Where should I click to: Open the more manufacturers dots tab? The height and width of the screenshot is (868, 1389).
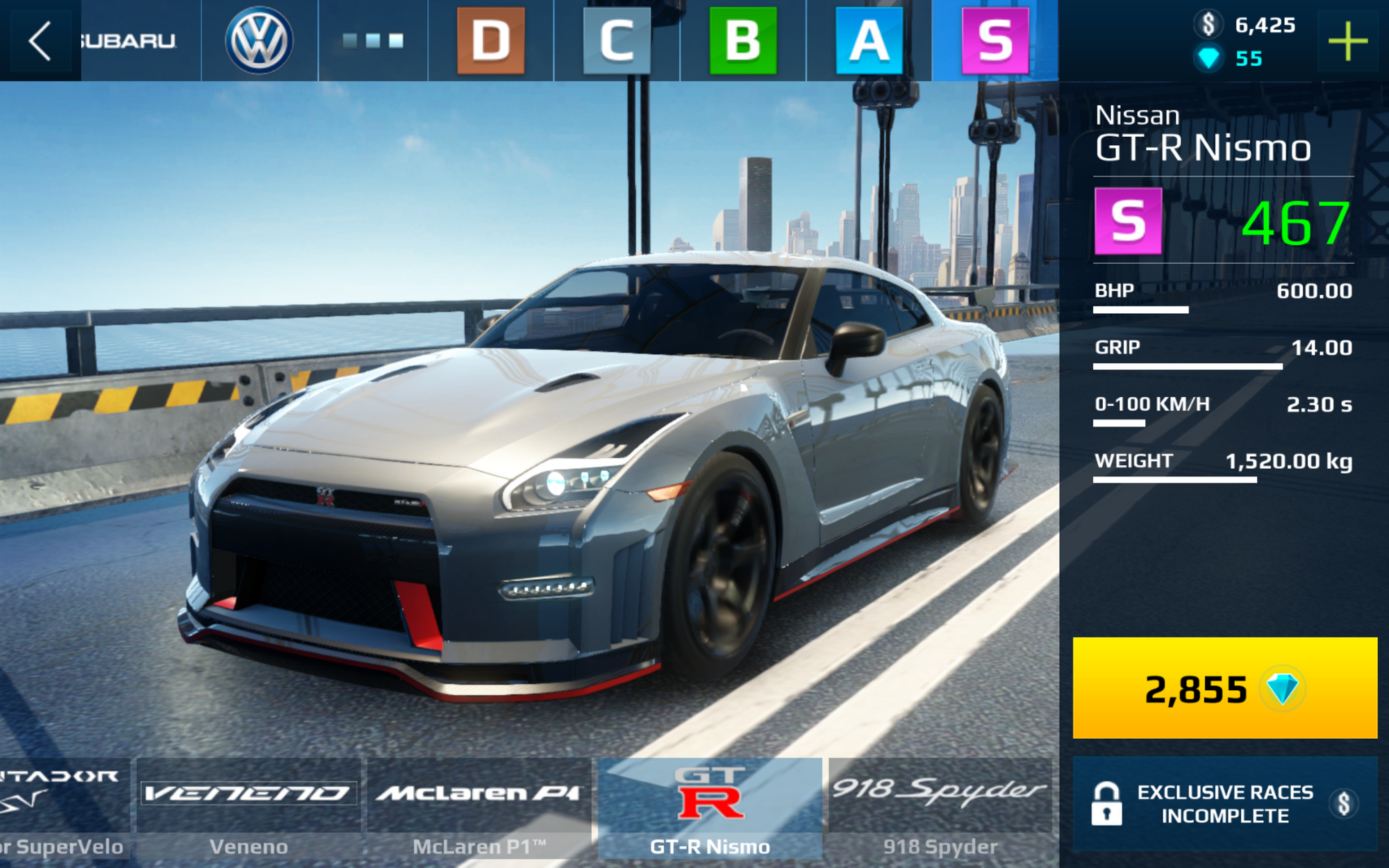pos(373,41)
